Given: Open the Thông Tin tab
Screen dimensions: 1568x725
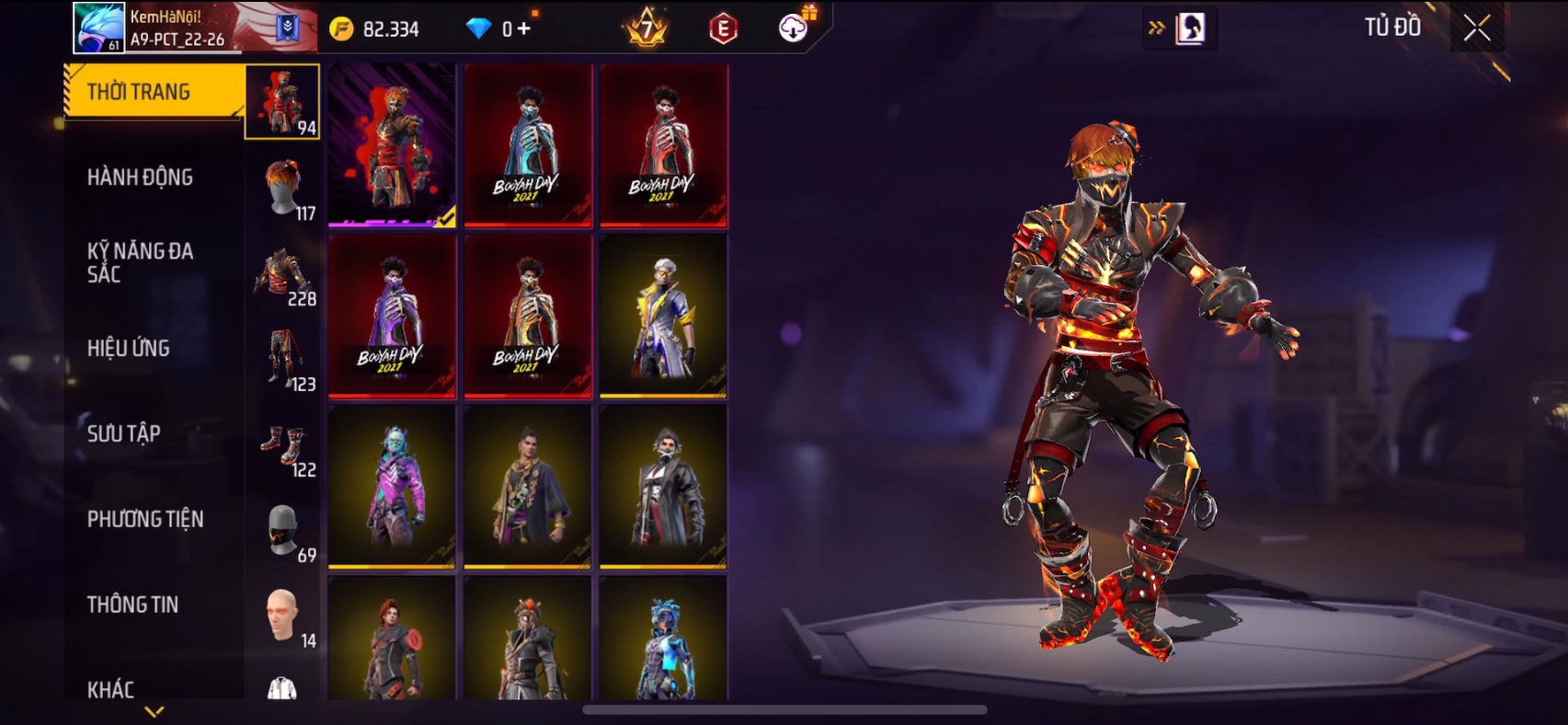Looking at the screenshot, I should (x=133, y=604).
